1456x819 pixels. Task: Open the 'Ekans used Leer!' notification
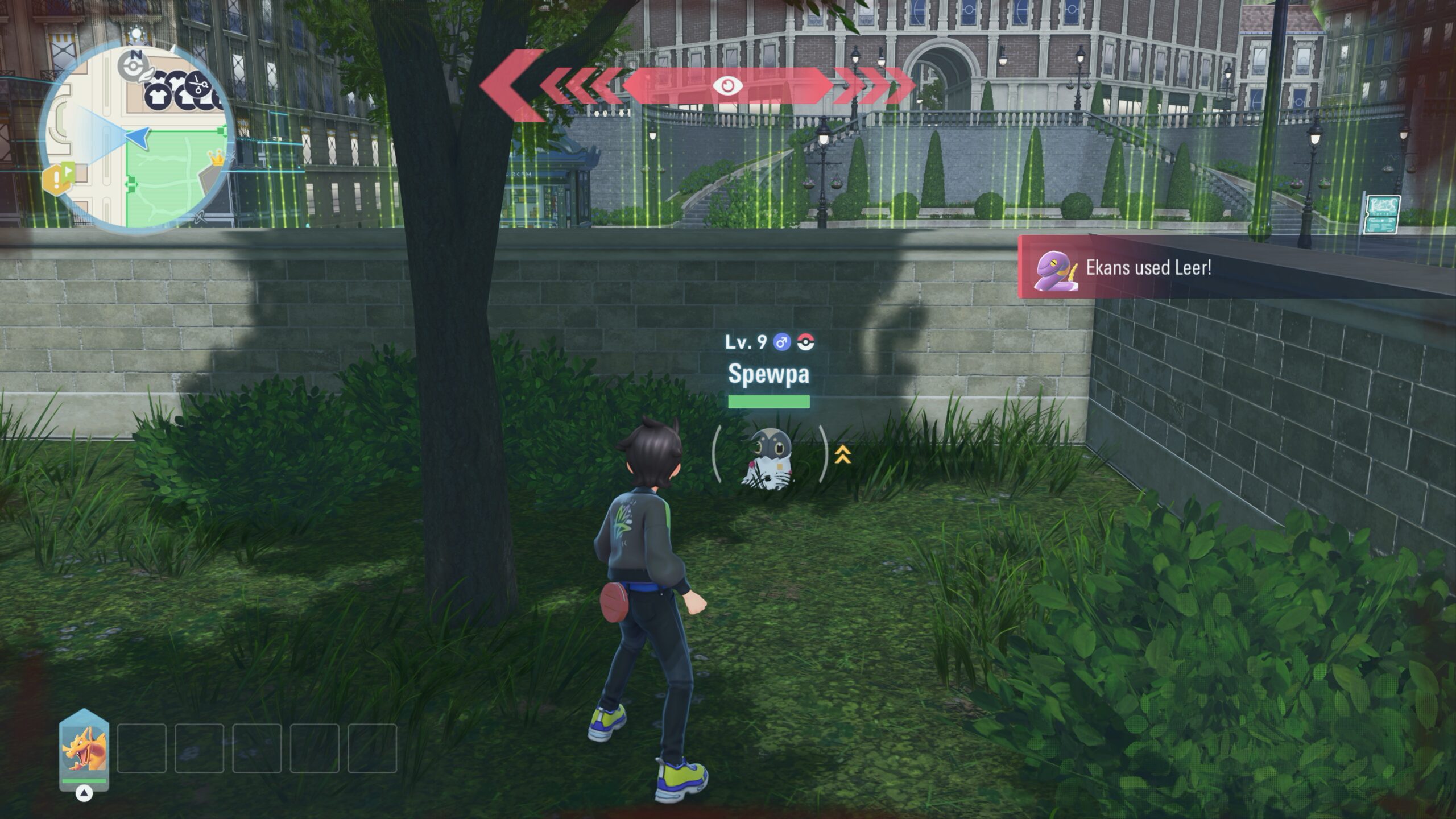(1148, 268)
